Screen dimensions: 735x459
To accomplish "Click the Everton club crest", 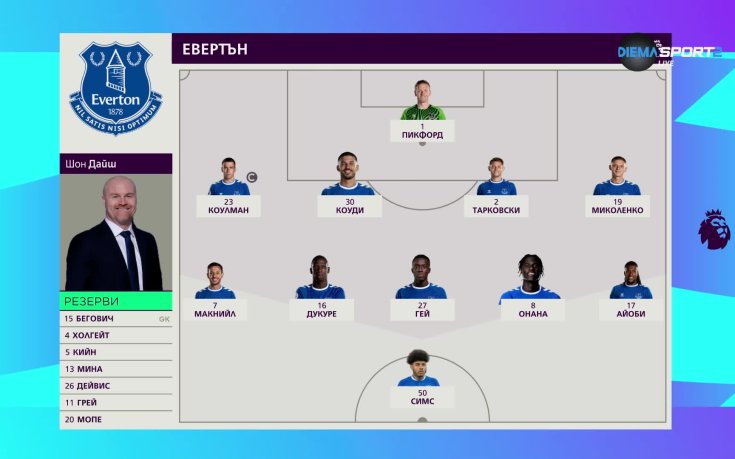I will pos(116,88).
